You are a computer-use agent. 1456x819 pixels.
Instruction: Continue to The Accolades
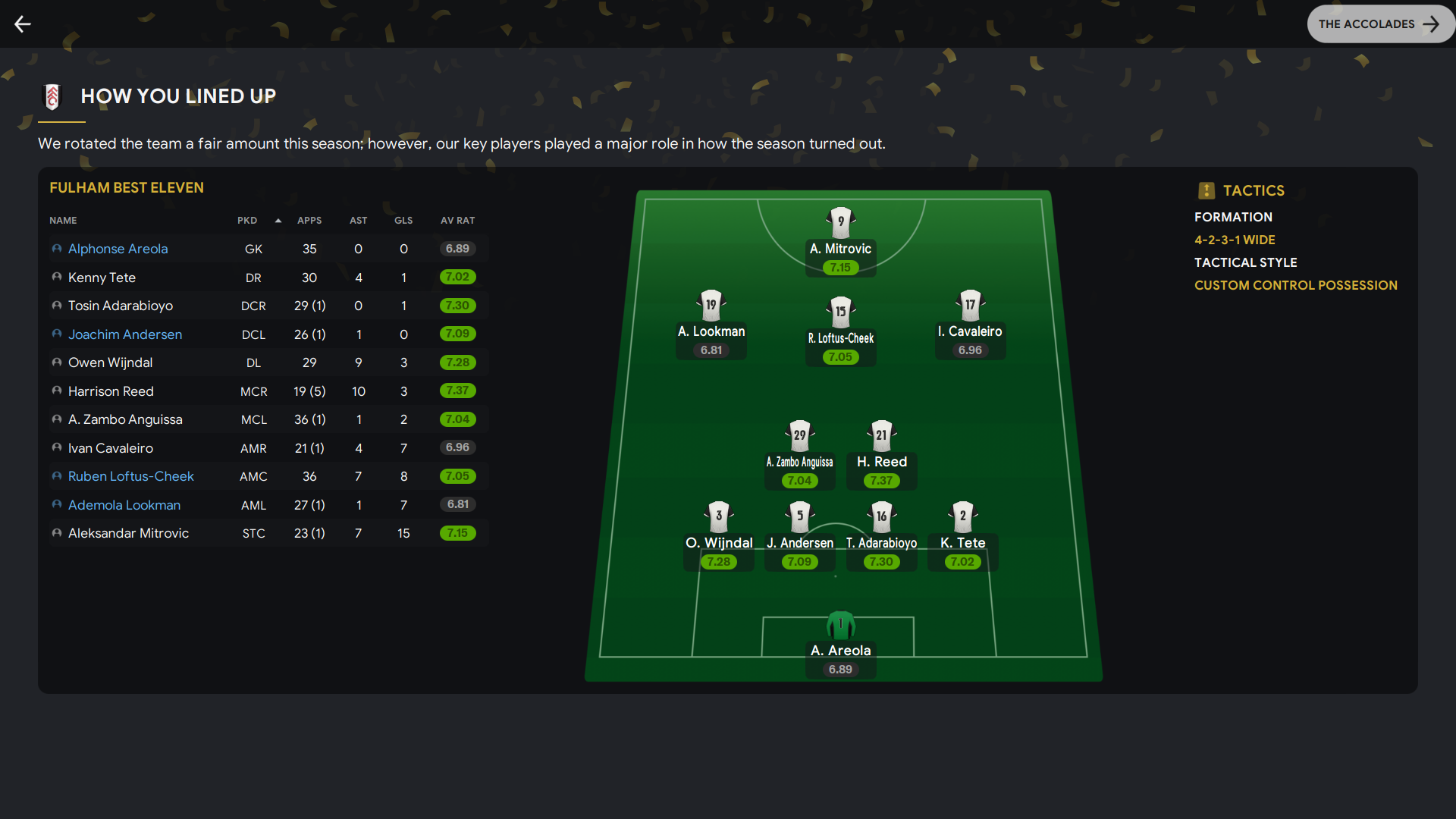[1379, 24]
